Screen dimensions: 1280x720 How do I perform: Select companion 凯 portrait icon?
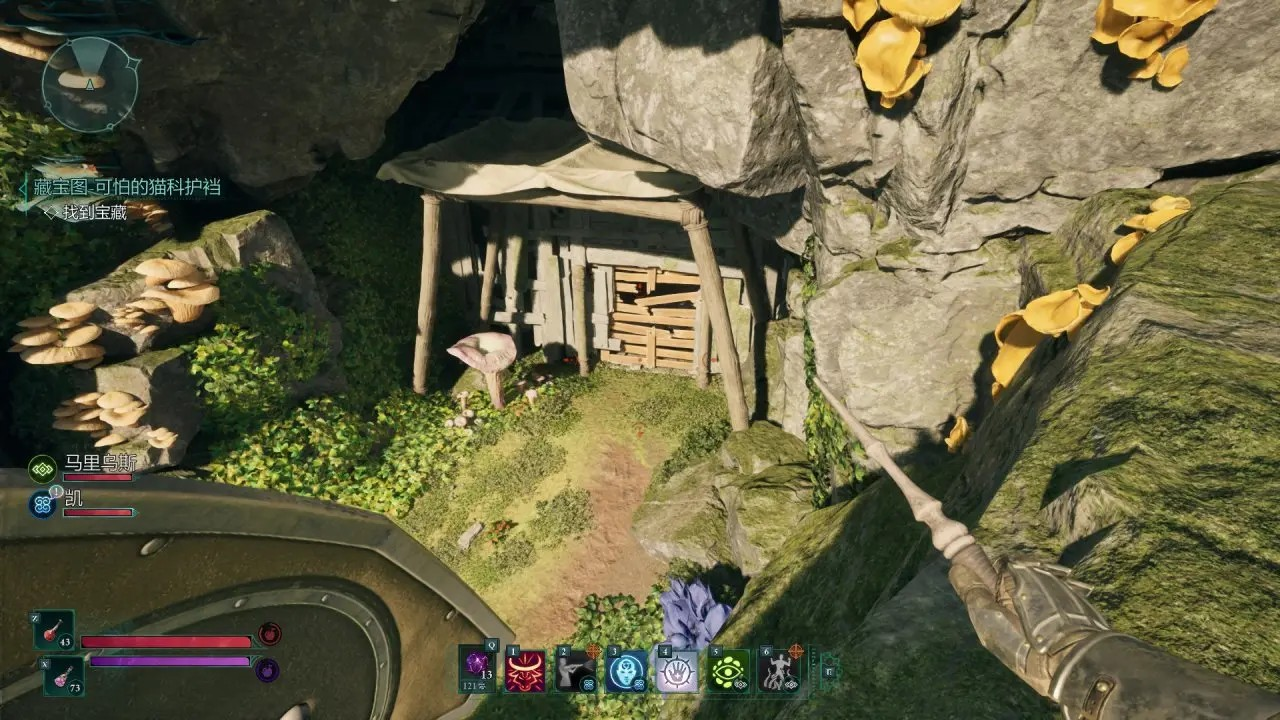[42, 503]
